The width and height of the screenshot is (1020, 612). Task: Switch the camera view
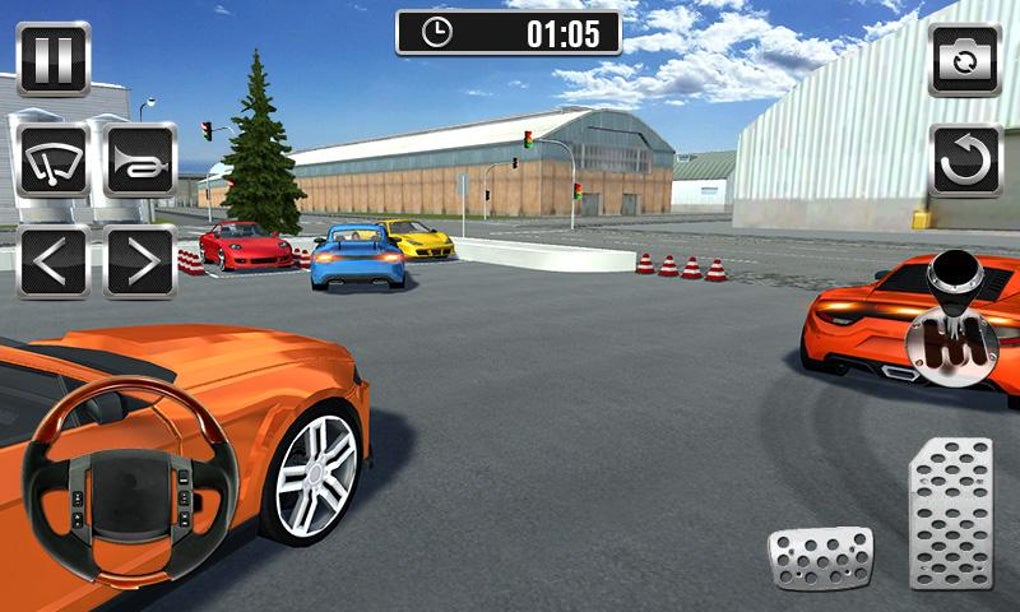tap(965, 60)
